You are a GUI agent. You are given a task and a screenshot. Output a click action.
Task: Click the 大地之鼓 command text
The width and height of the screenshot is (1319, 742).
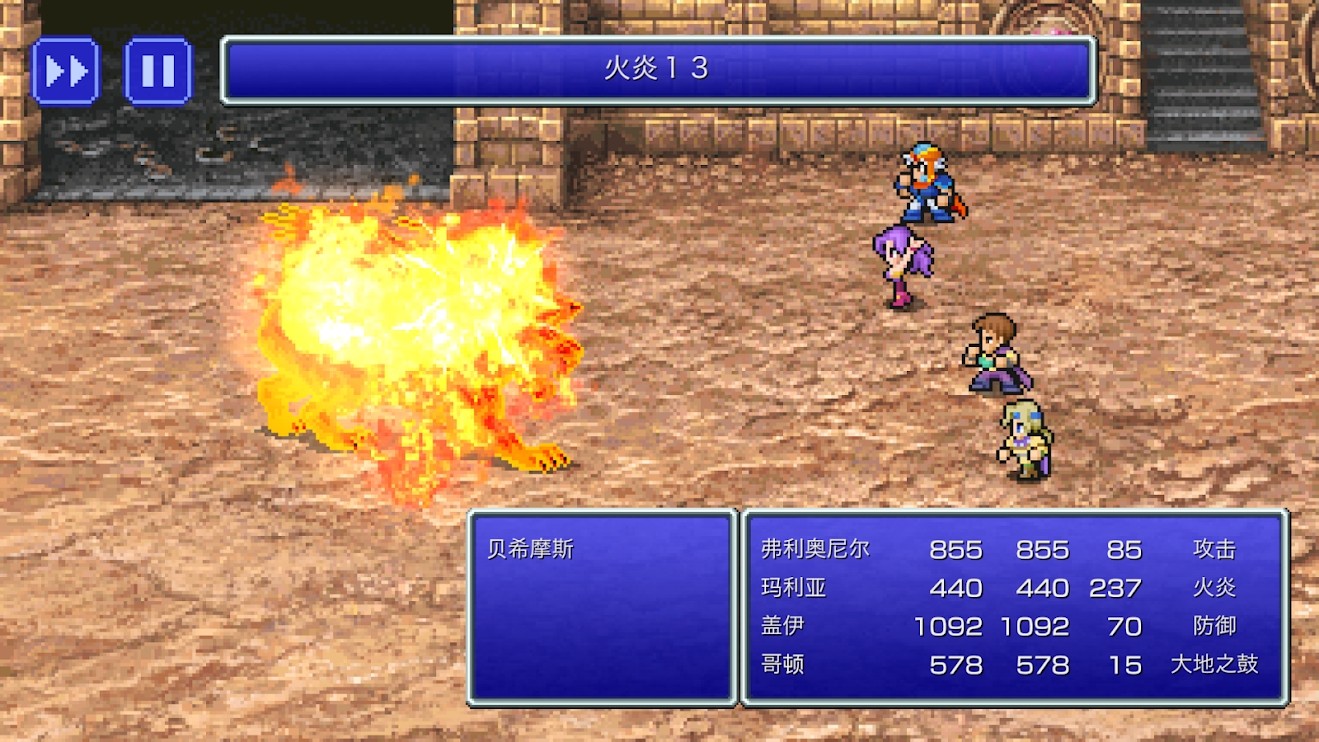pyautogui.click(x=1213, y=664)
